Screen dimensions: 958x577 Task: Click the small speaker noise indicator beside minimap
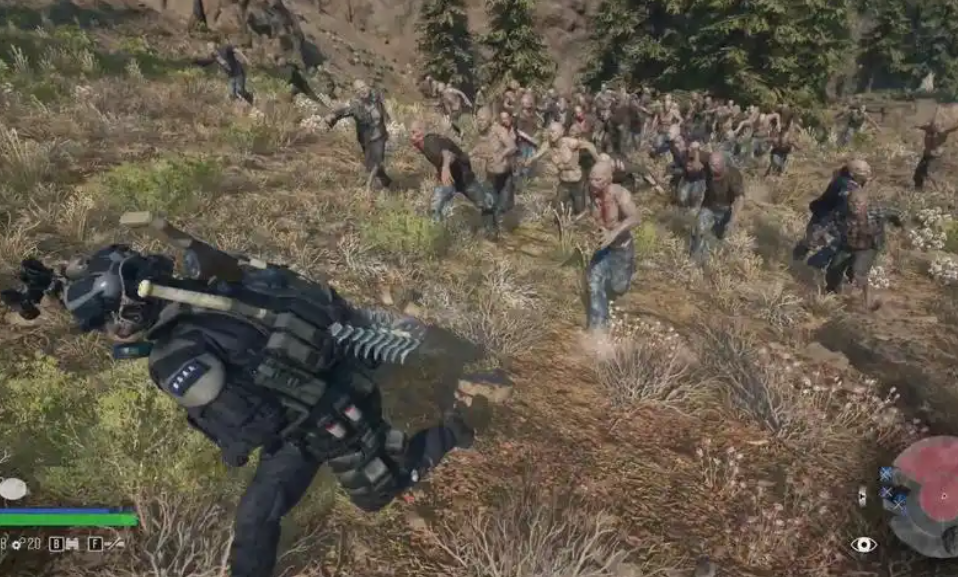tap(862, 495)
